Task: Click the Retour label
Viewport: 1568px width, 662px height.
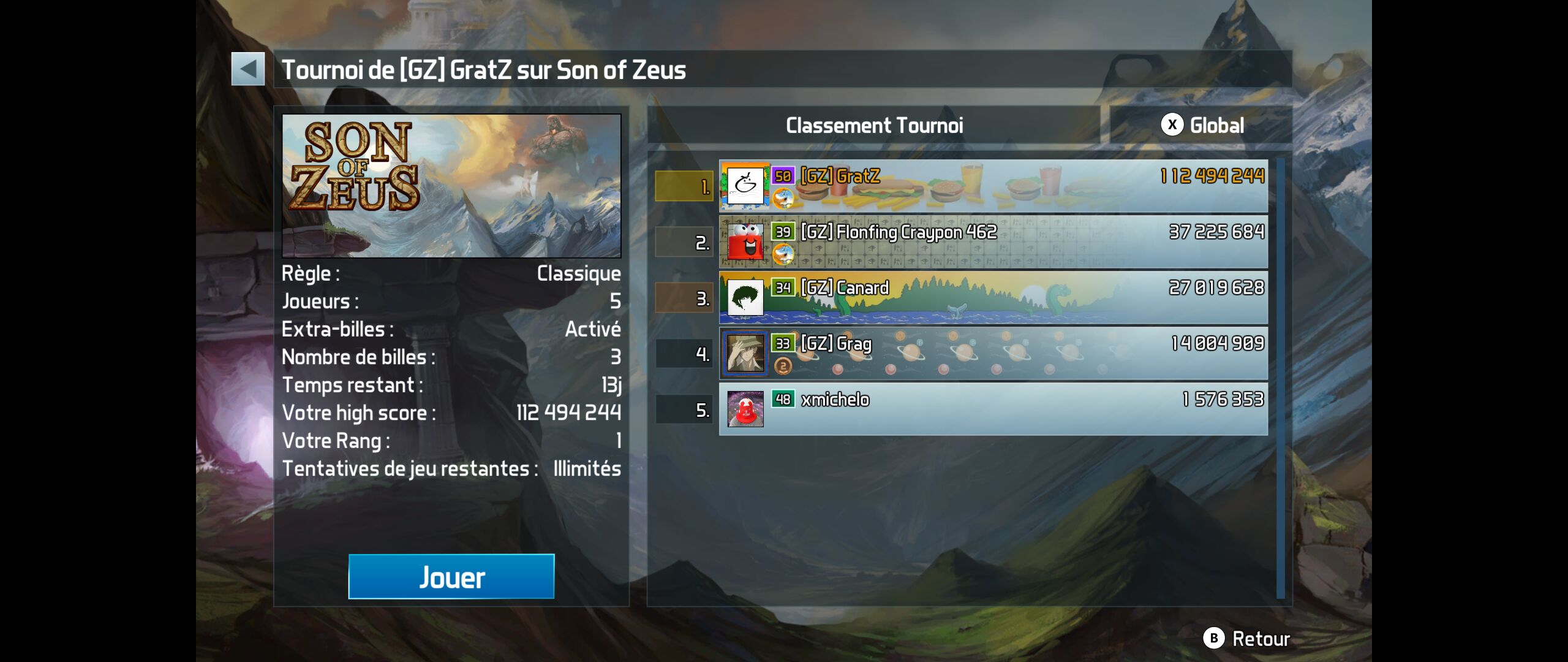Action: pos(1260,639)
